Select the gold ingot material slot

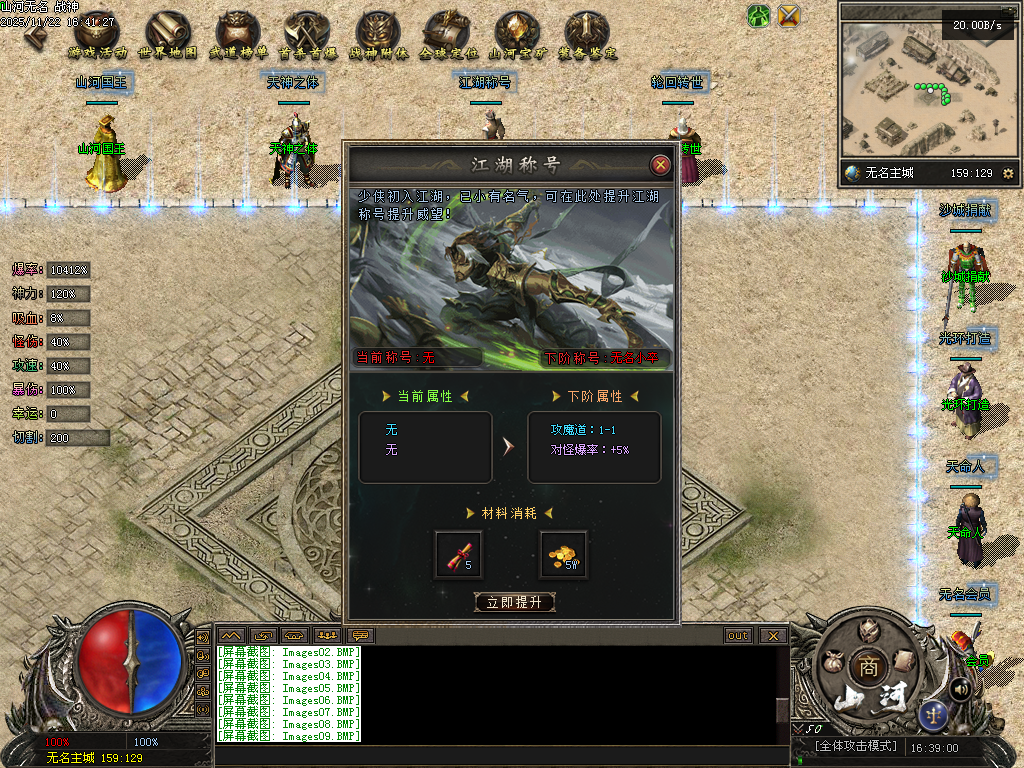tap(563, 554)
